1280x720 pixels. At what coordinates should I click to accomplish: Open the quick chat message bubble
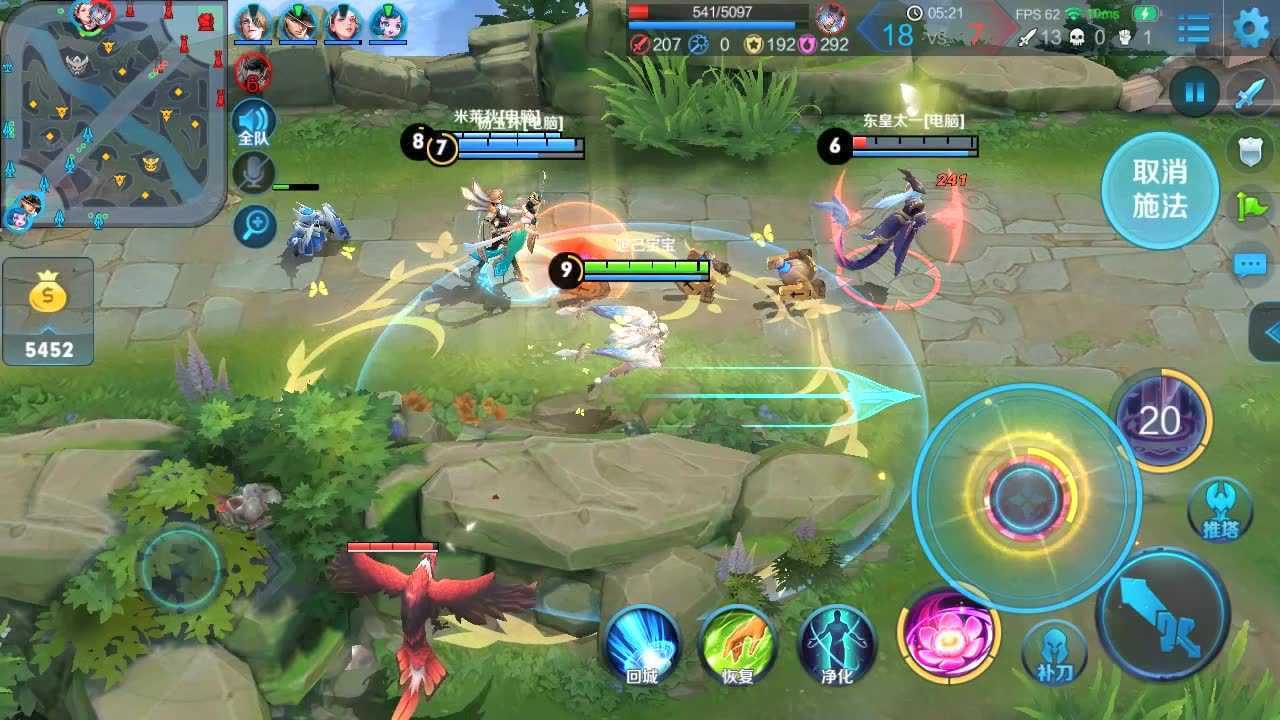click(1250, 265)
